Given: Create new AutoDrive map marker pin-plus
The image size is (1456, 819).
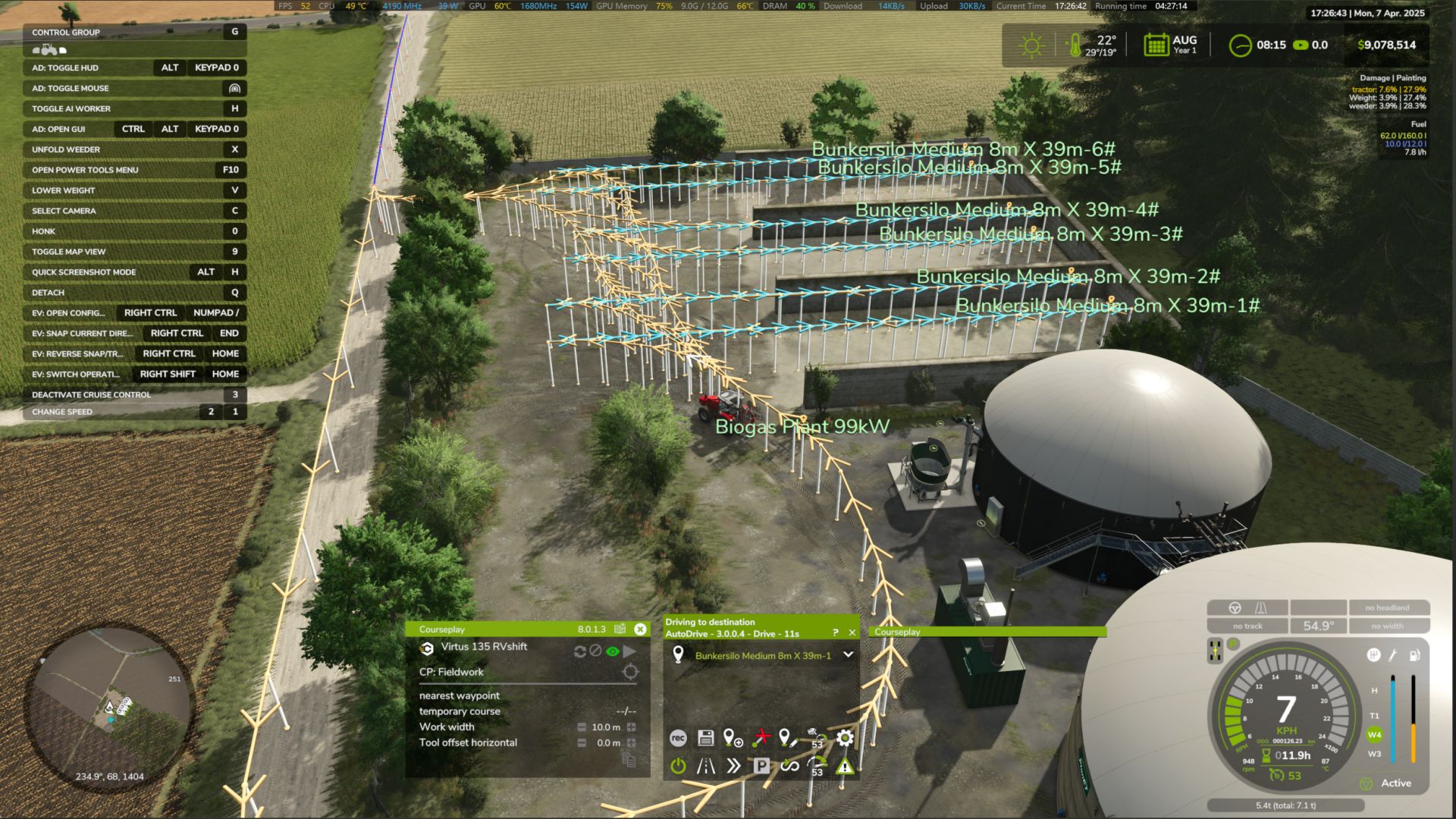Looking at the screenshot, I should 733,738.
